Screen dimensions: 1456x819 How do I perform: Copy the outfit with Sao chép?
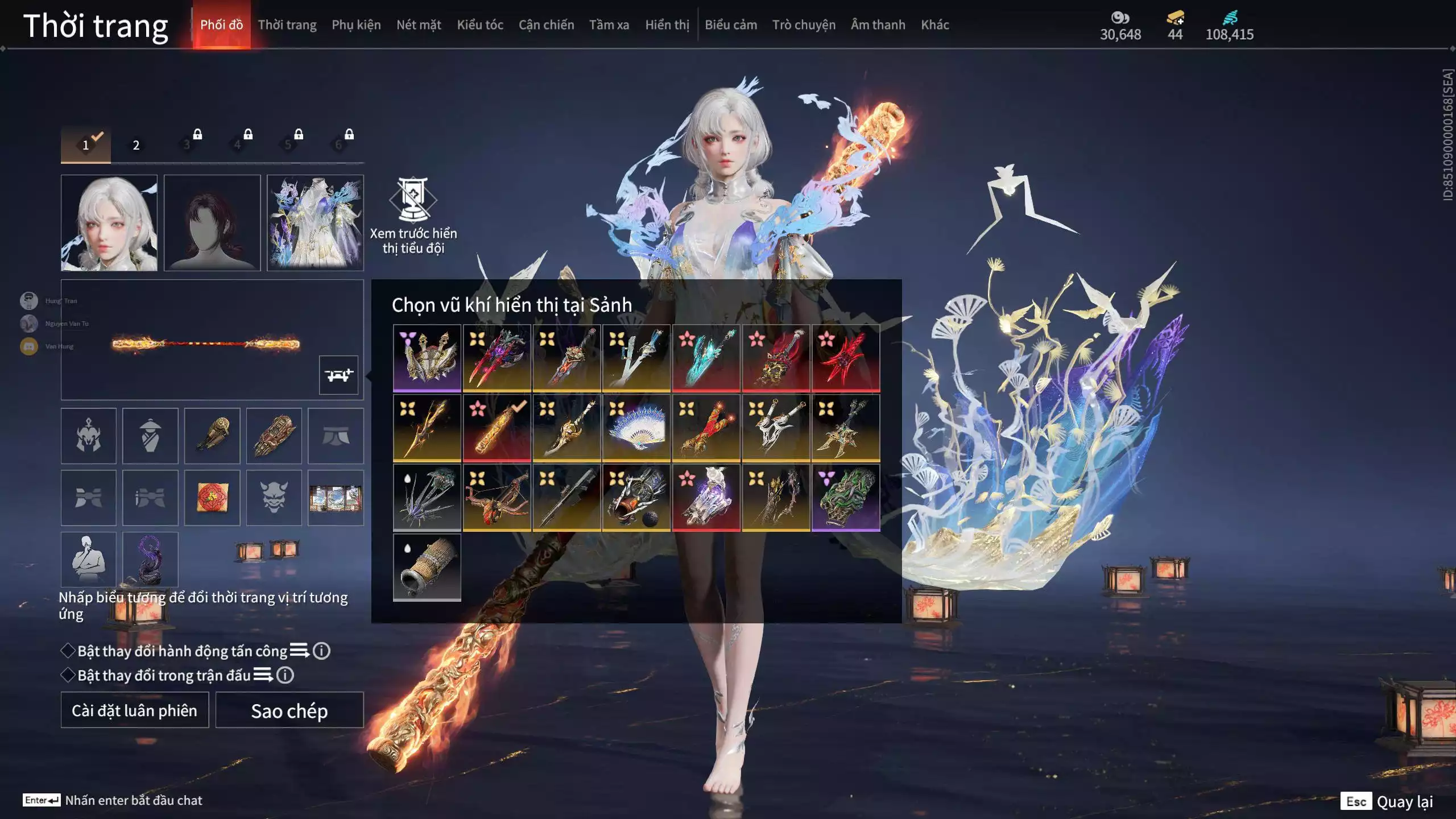pyautogui.click(x=289, y=710)
